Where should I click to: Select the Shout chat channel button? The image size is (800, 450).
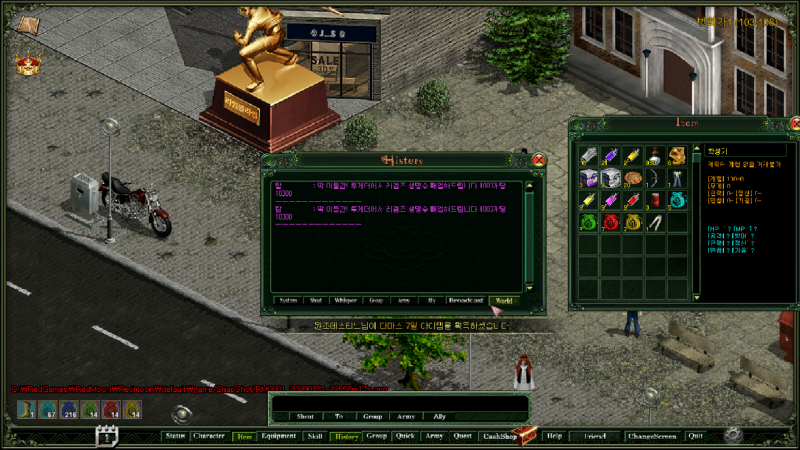pyautogui.click(x=305, y=416)
